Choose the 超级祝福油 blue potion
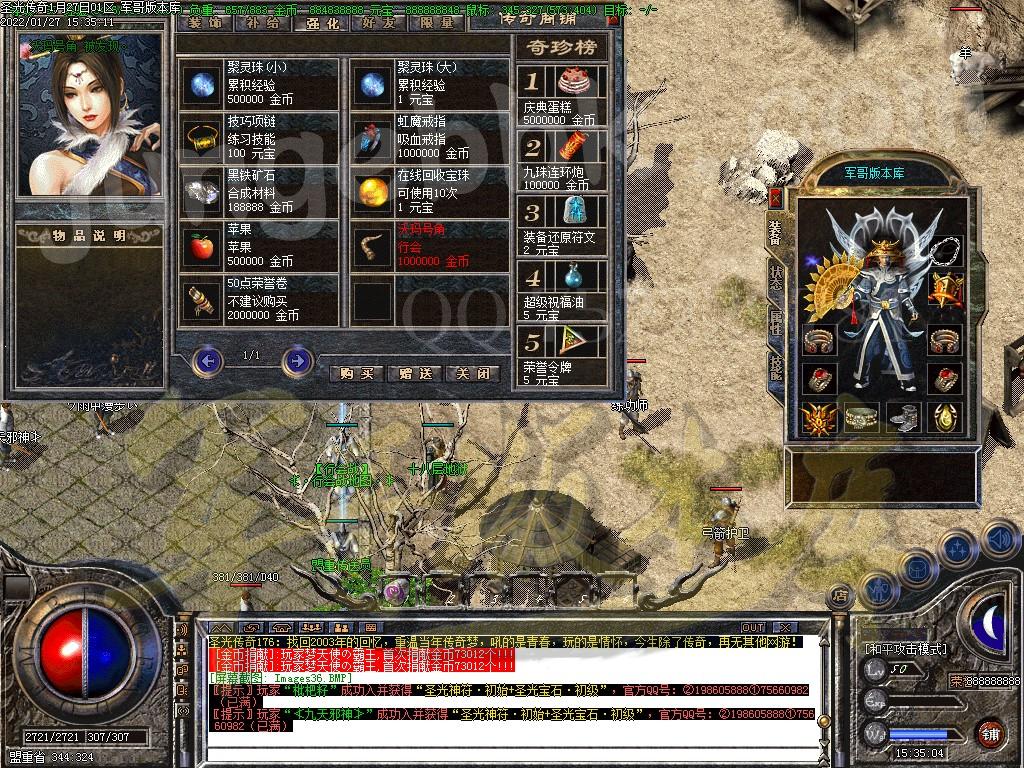 573,277
